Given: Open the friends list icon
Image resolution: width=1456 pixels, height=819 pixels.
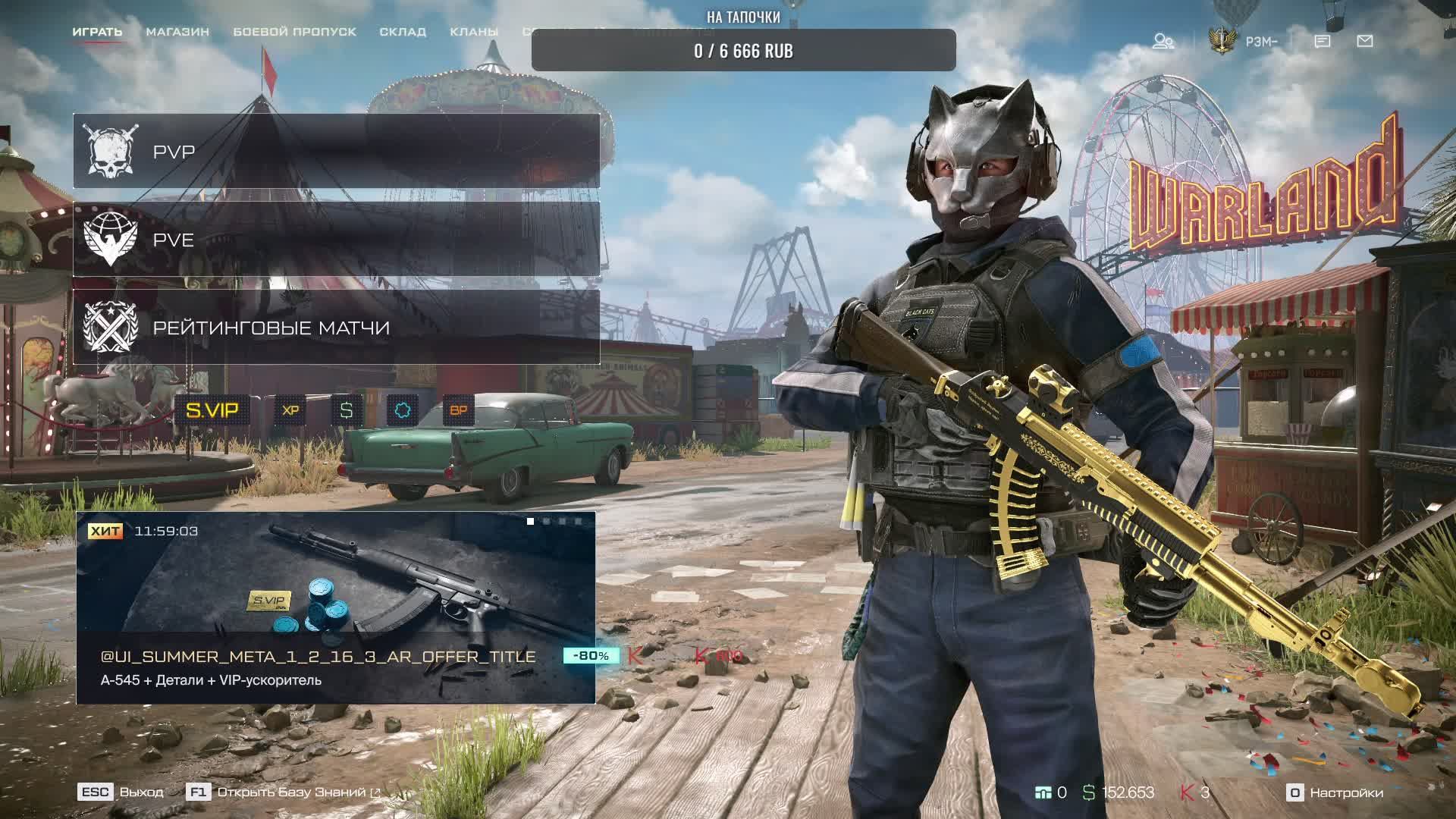Looking at the screenshot, I should [x=1163, y=41].
